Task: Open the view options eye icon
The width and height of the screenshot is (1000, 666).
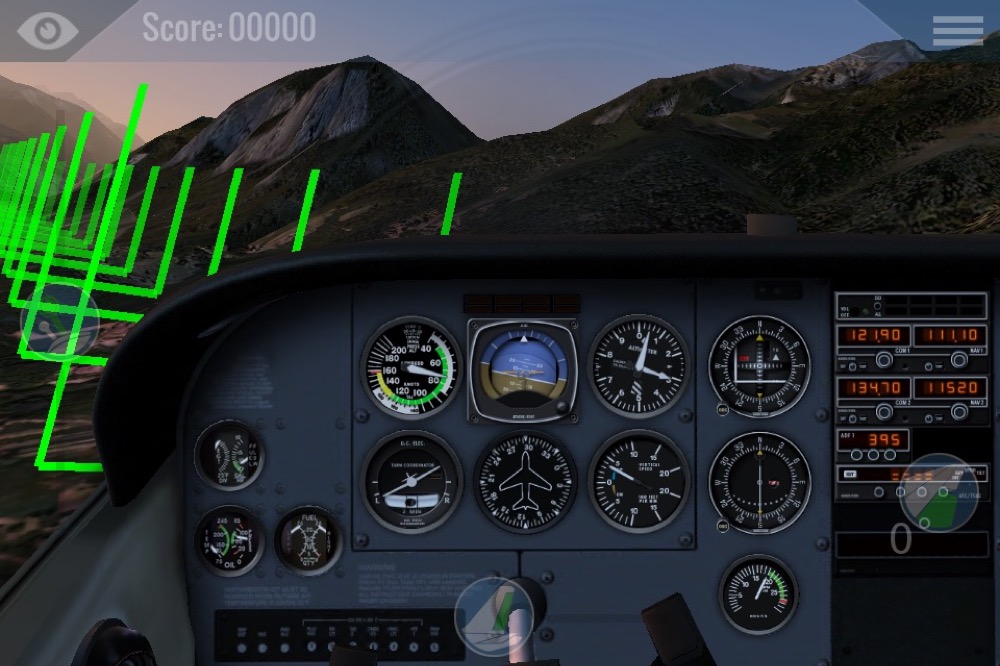Action: click(x=47, y=29)
